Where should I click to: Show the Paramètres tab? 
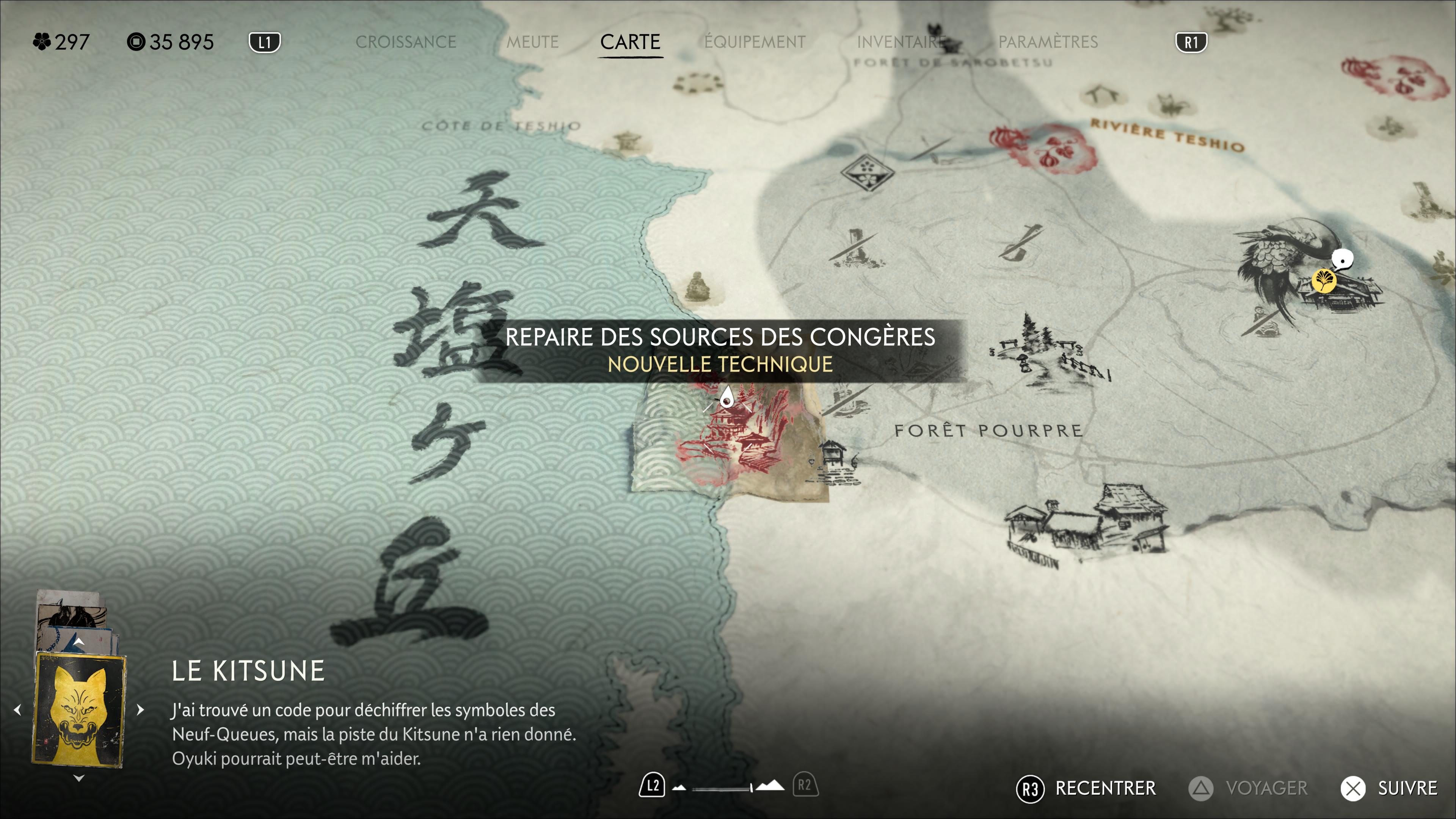1048,42
